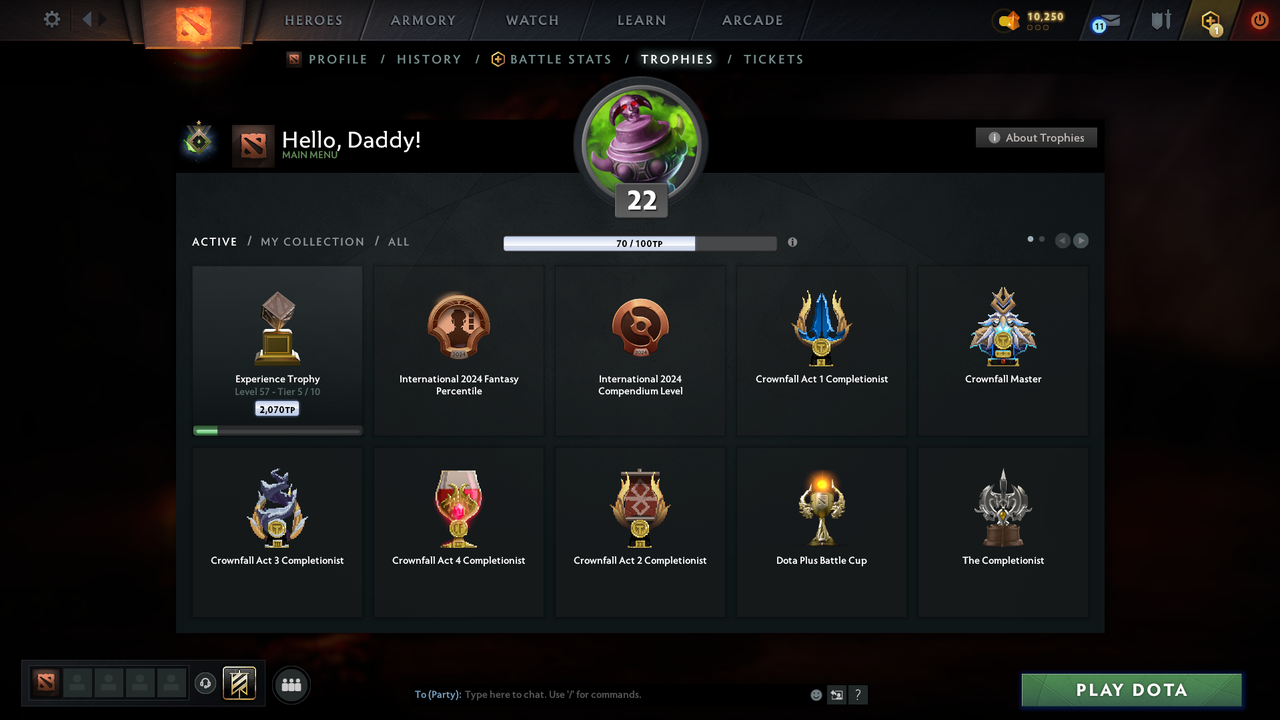Click the power button to exit Dota
Image resolution: width=1280 pixels, height=720 pixels.
(x=1259, y=20)
